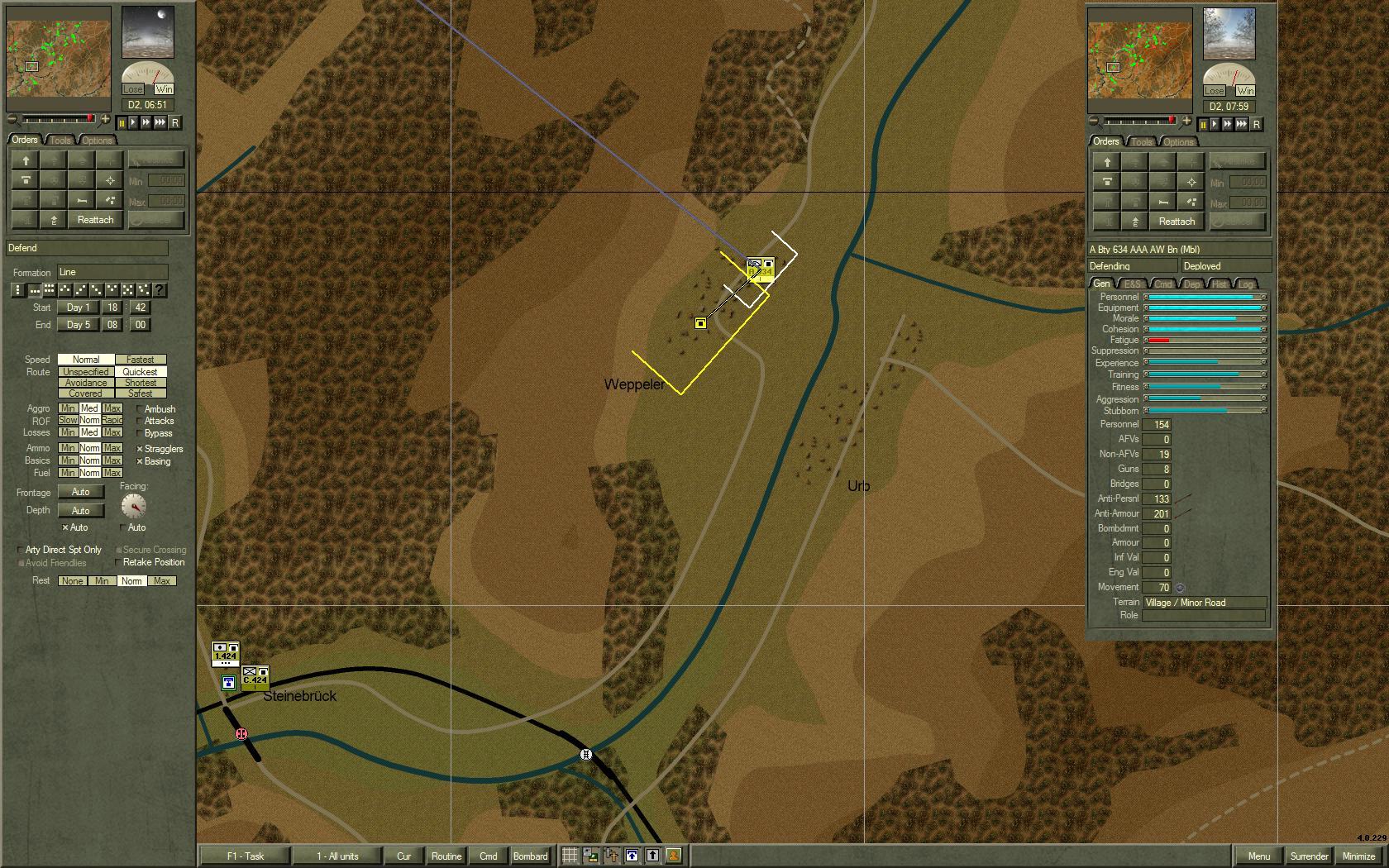
Task: Click the R replay icon near playback controls
Action: point(176,123)
